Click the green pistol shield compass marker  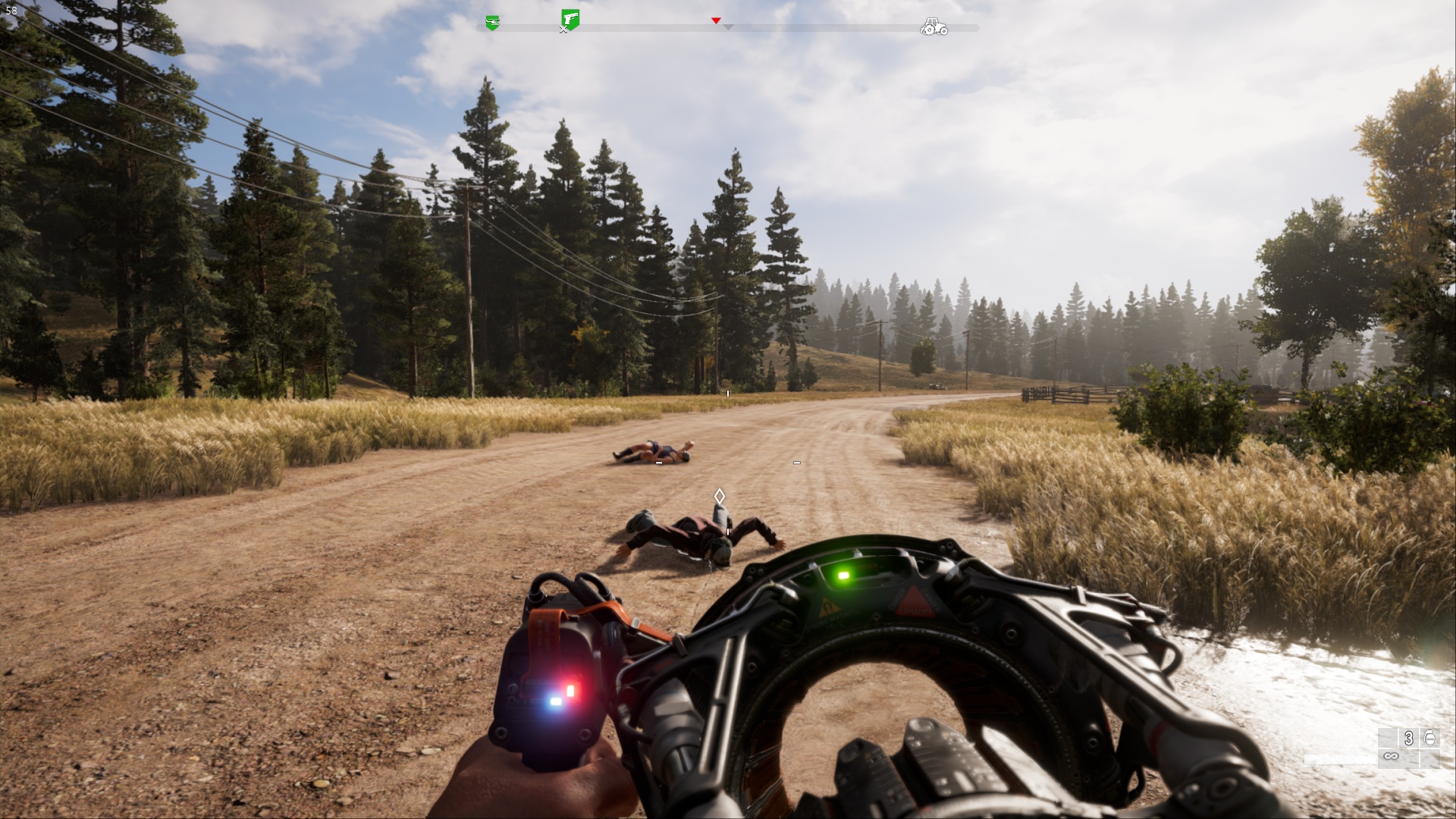pos(570,19)
